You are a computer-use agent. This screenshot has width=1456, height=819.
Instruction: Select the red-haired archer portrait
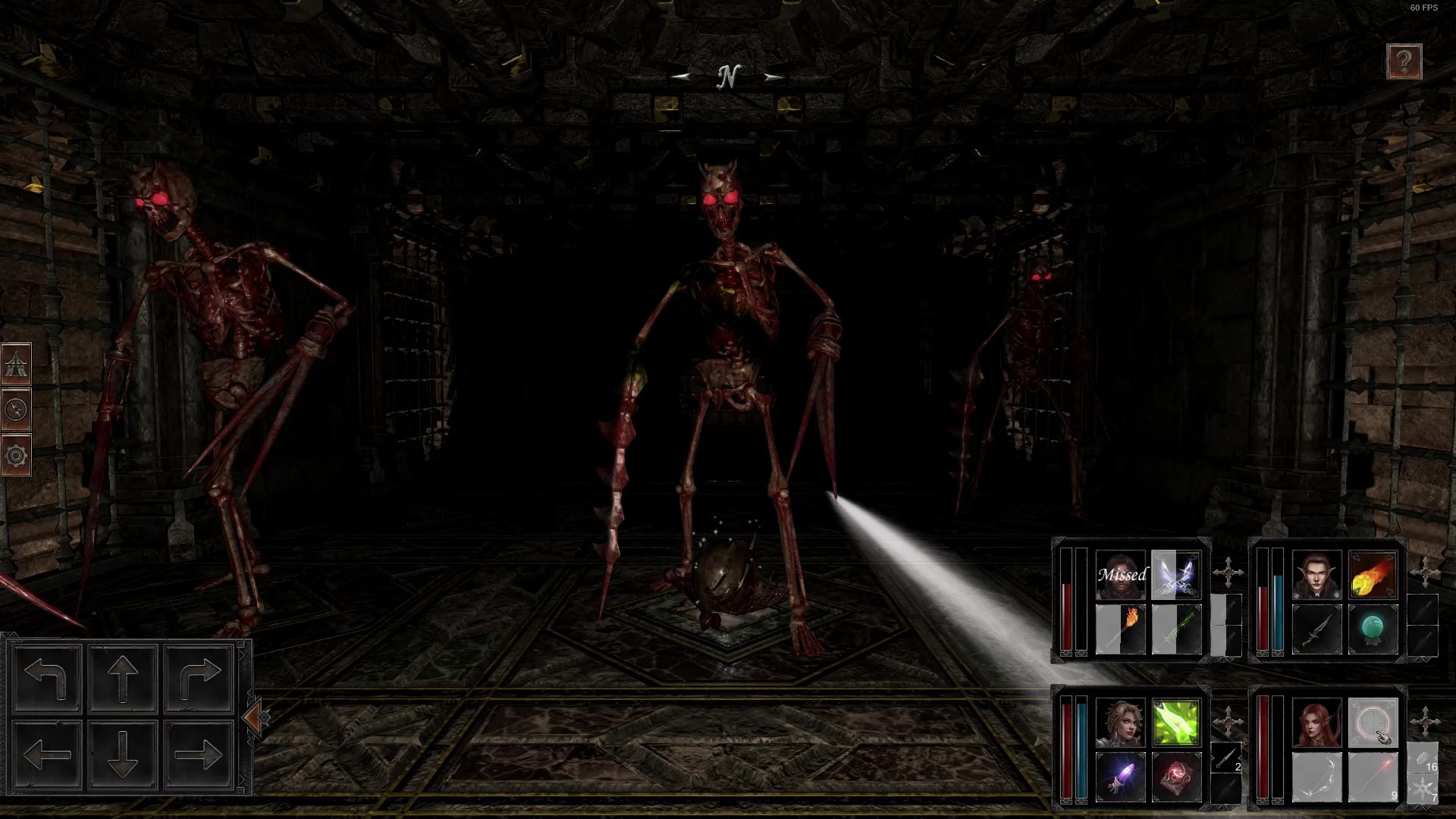1317,723
